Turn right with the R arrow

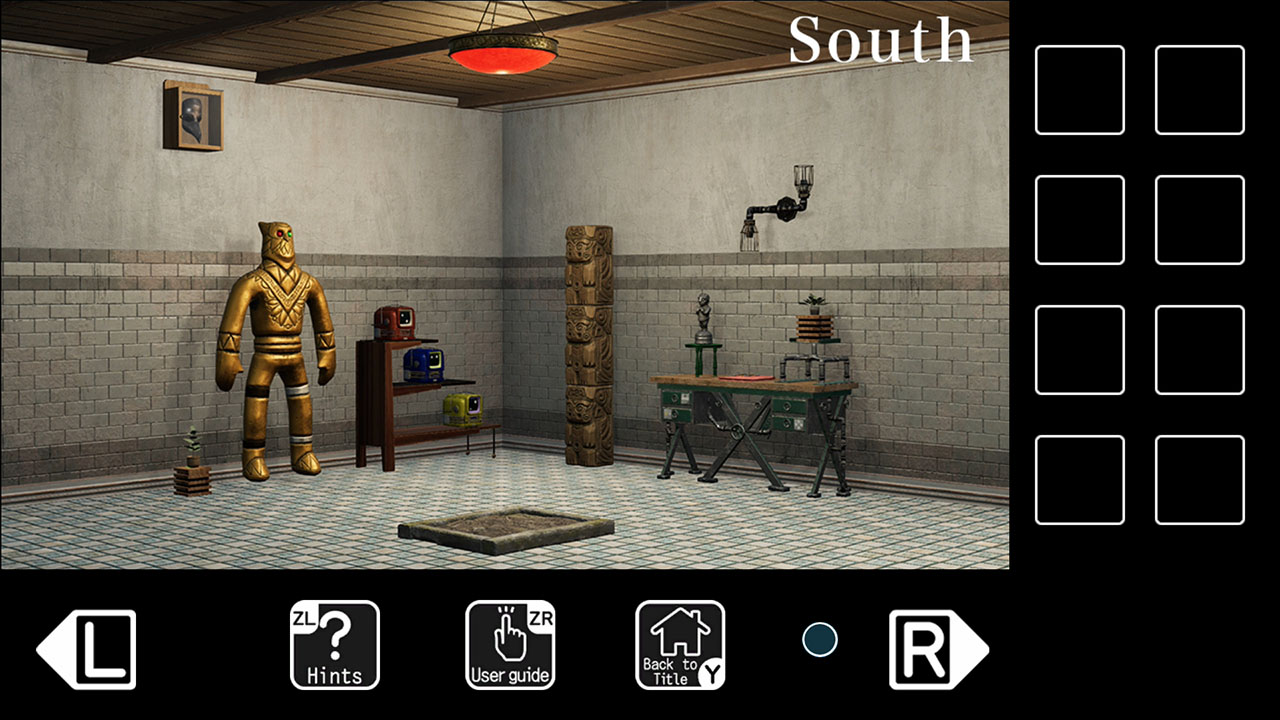(x=930, y=645)
